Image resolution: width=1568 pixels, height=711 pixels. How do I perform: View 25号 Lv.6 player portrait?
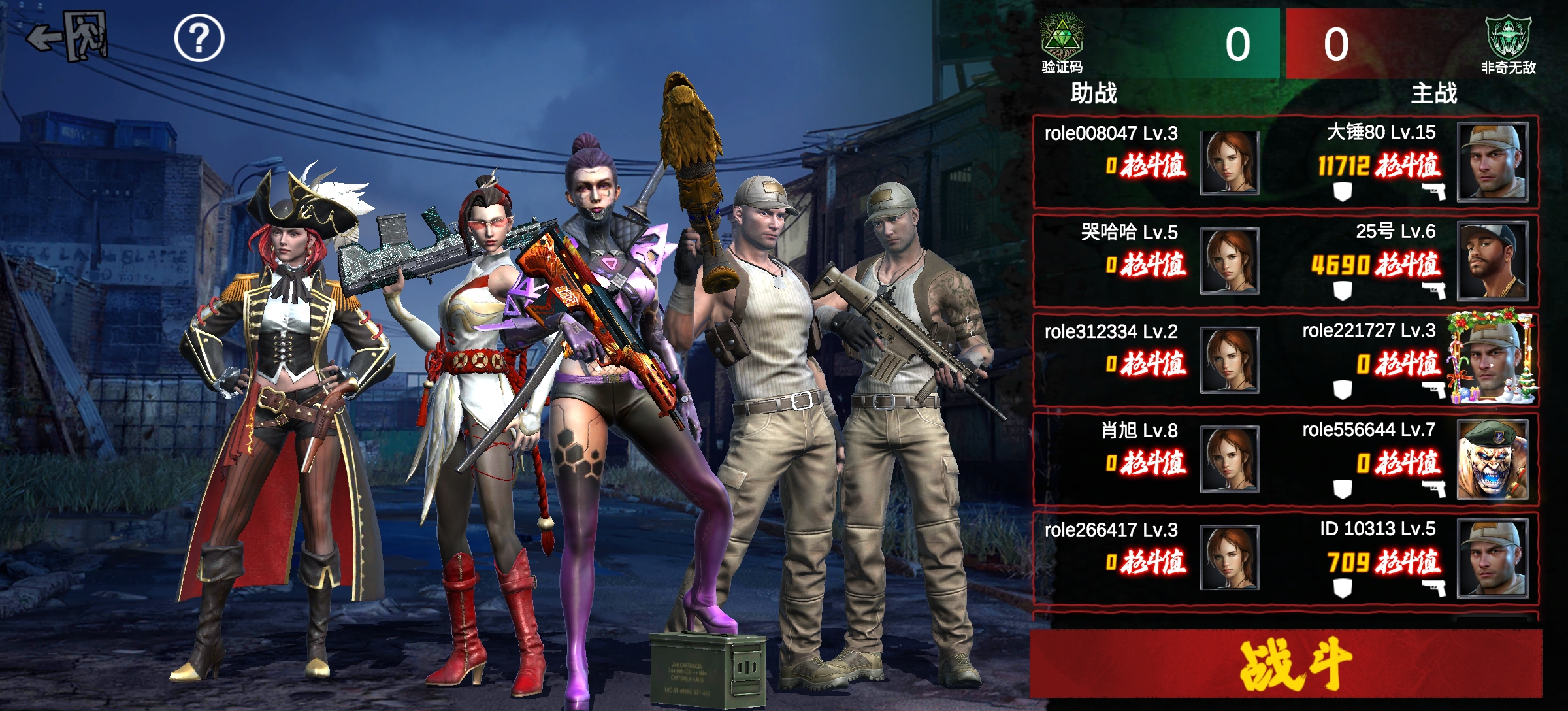(1492, 261)
